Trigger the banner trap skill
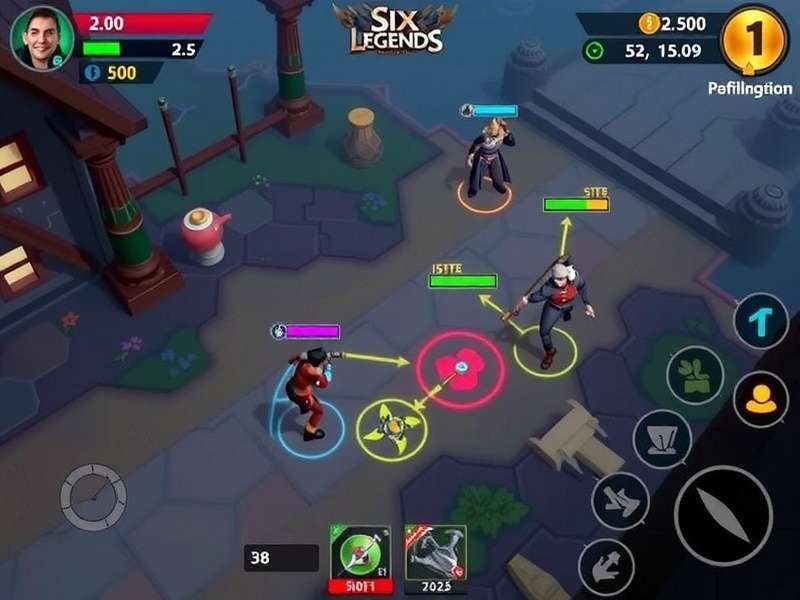Screen dimensions: 800x600 (x=662, y=438)
